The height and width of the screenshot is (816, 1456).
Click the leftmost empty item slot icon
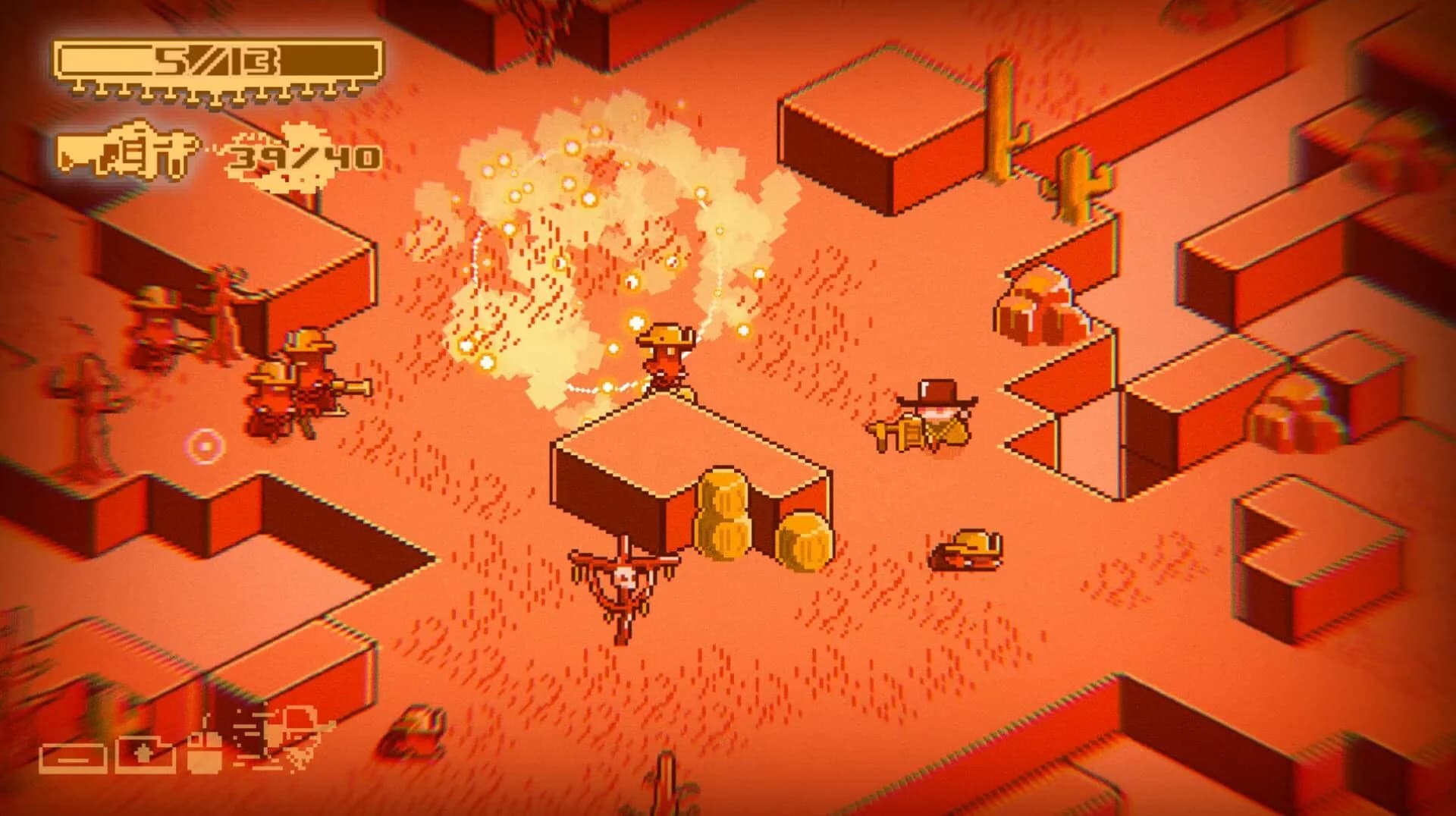click(74, 757)
